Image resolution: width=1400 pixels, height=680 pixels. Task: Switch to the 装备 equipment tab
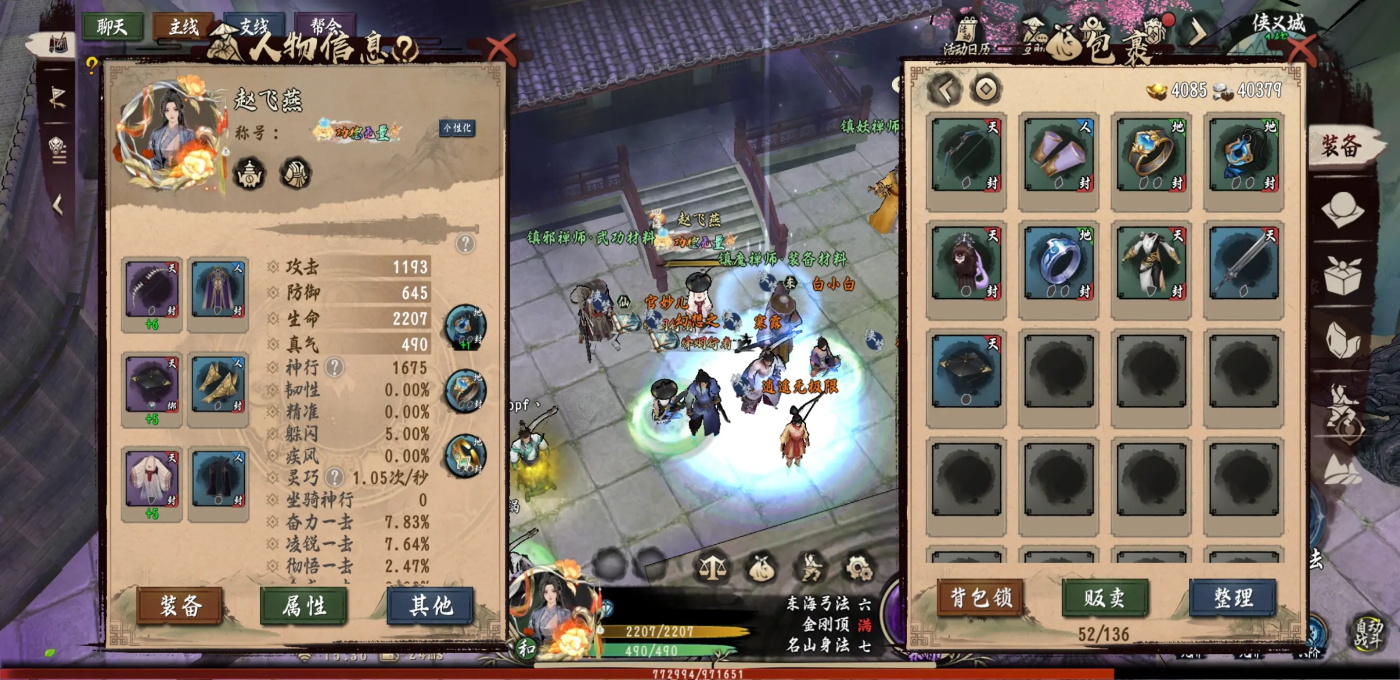click(180, 605)
